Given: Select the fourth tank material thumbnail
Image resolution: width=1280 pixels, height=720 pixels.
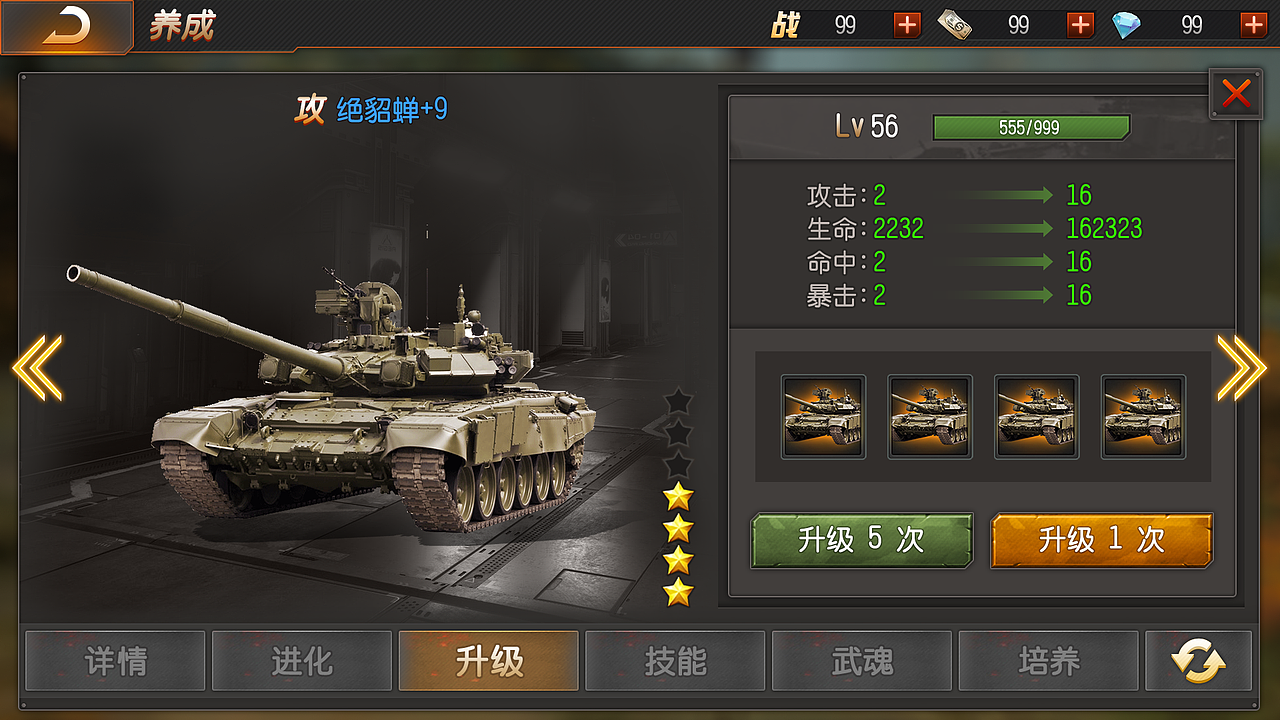Looking at the screenshot, I should (x=1142, y=416).
